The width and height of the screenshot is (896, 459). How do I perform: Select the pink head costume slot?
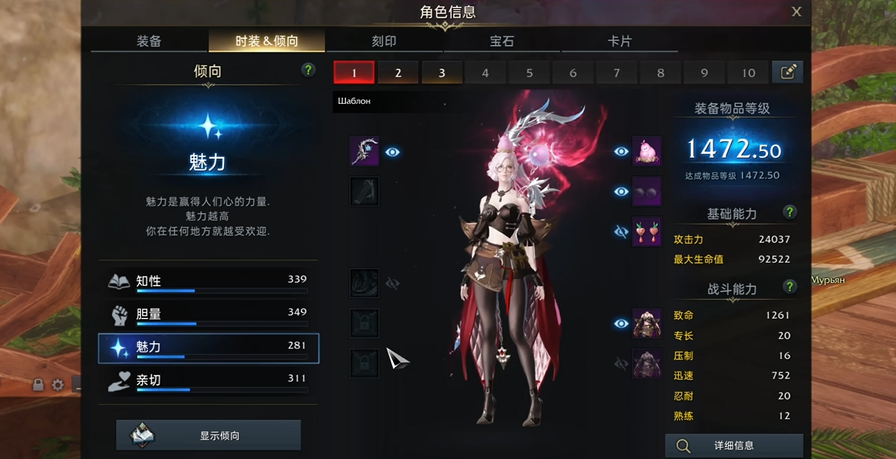pyautogui.click(x=647, y=152)
